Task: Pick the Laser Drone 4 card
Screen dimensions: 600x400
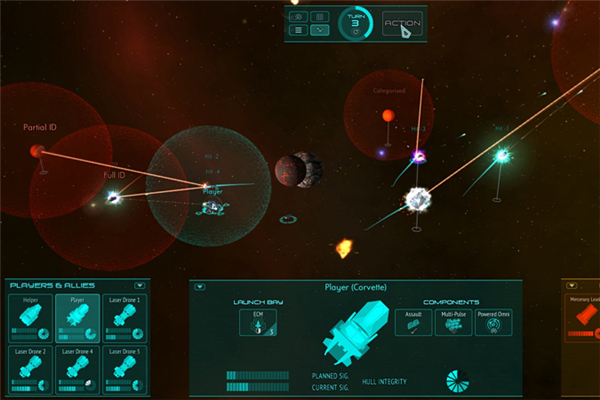Action: 76,370
